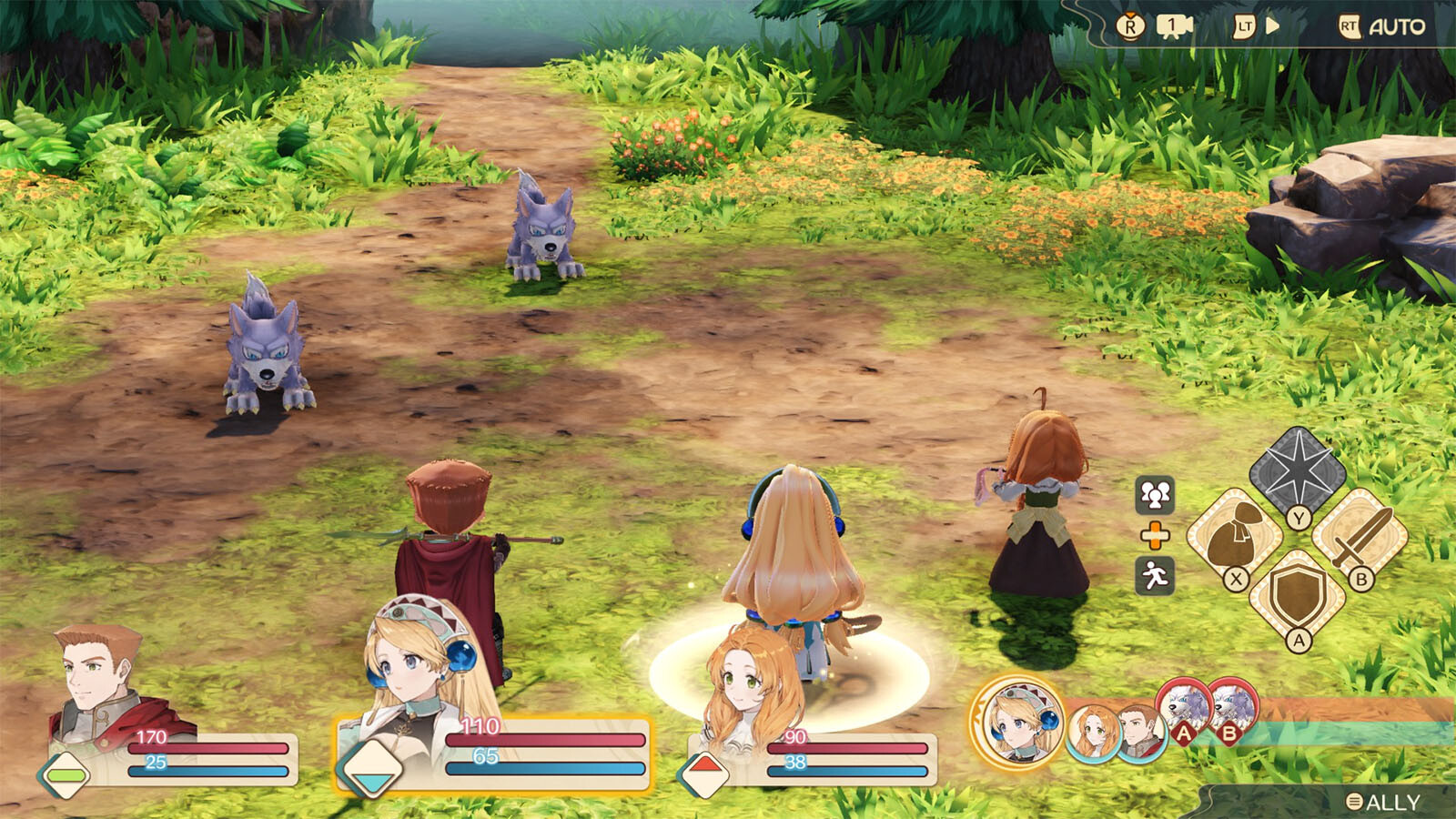Select the running figure escape icon
1456x819 pixels.
point(1155,576)
